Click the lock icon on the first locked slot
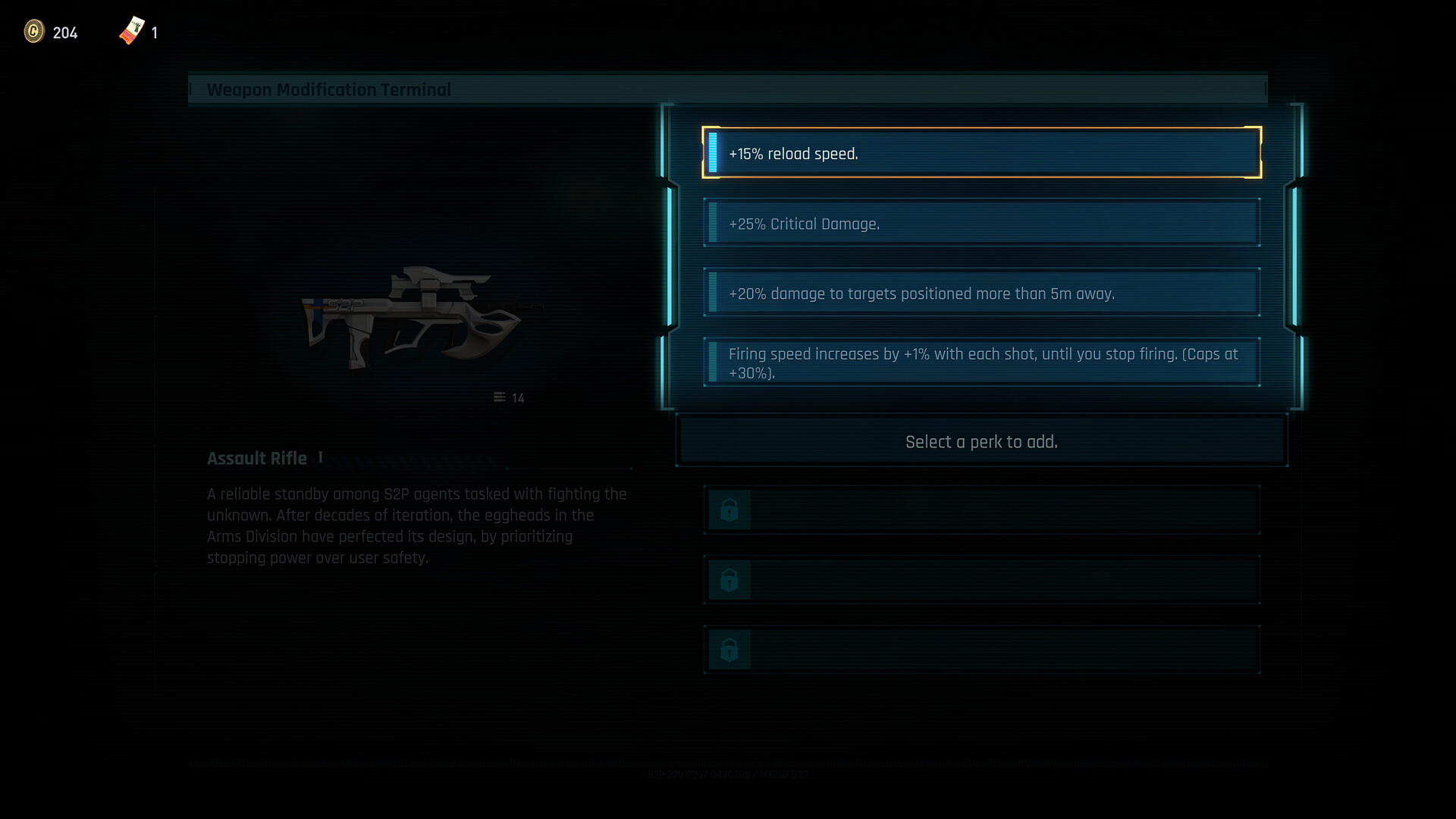1456x819 pixels. pos(729,510)
